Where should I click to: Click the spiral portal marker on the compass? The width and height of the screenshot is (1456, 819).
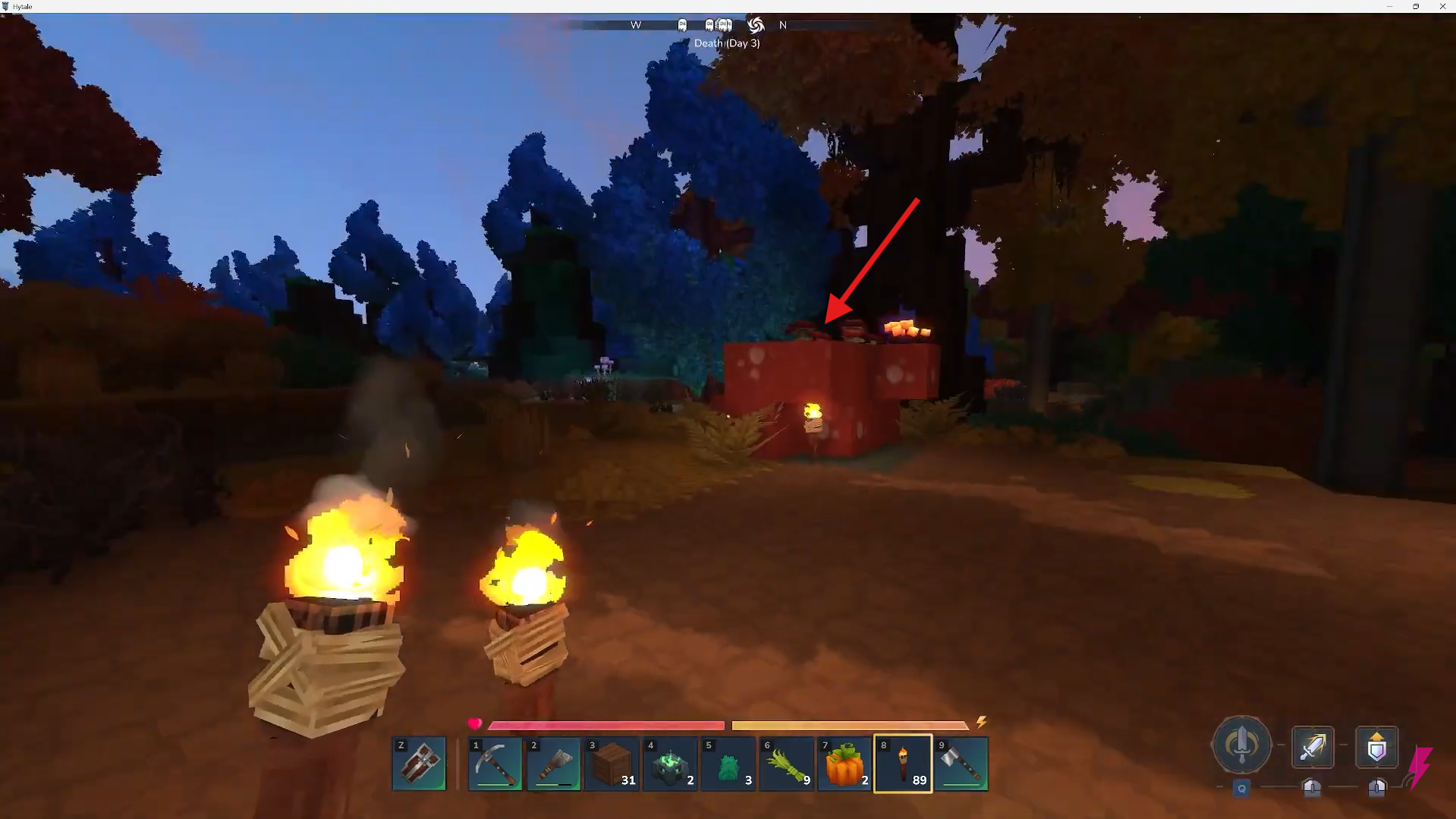click(756, 25)
